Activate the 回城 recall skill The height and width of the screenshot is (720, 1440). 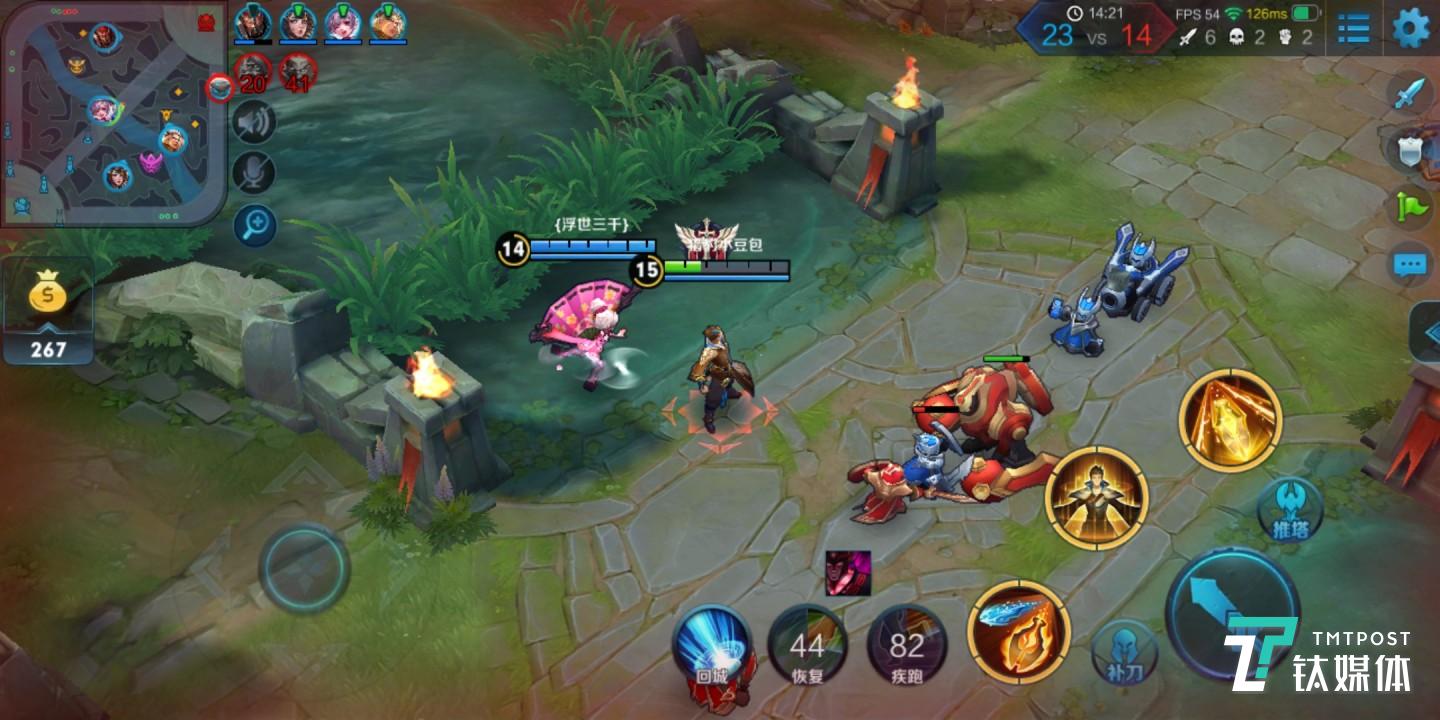pyautogui.click(x=711, y=647)
